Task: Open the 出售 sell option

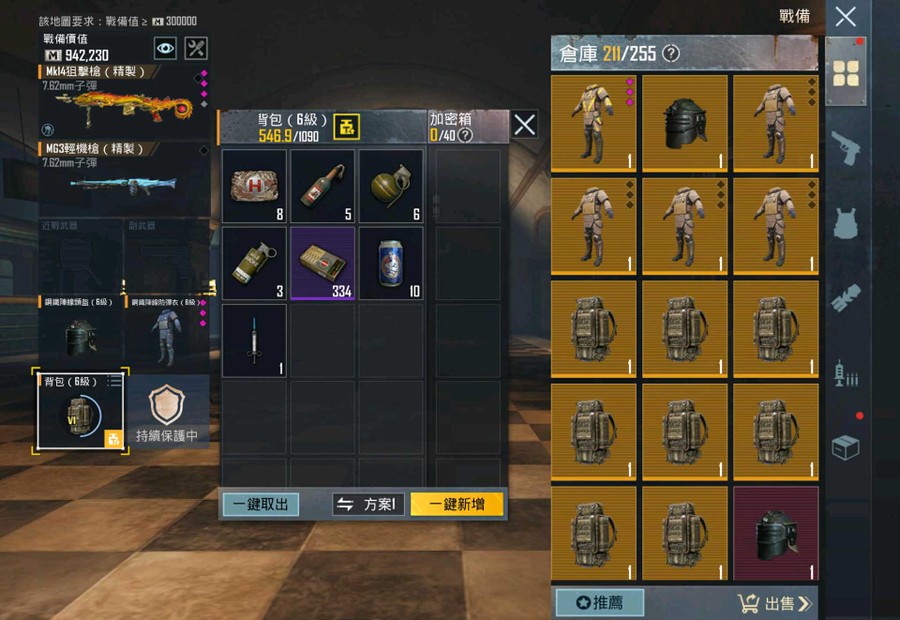Action: click(775, 603)
